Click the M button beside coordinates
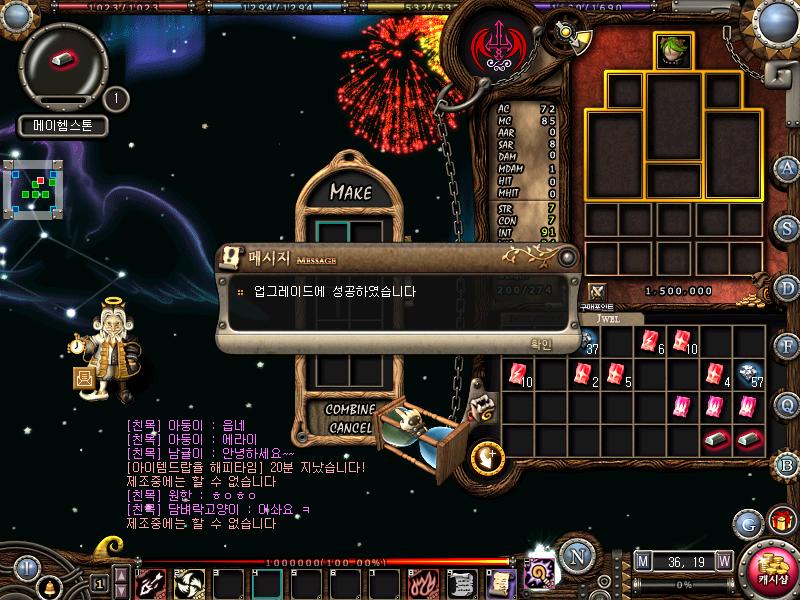 point(642,560)
